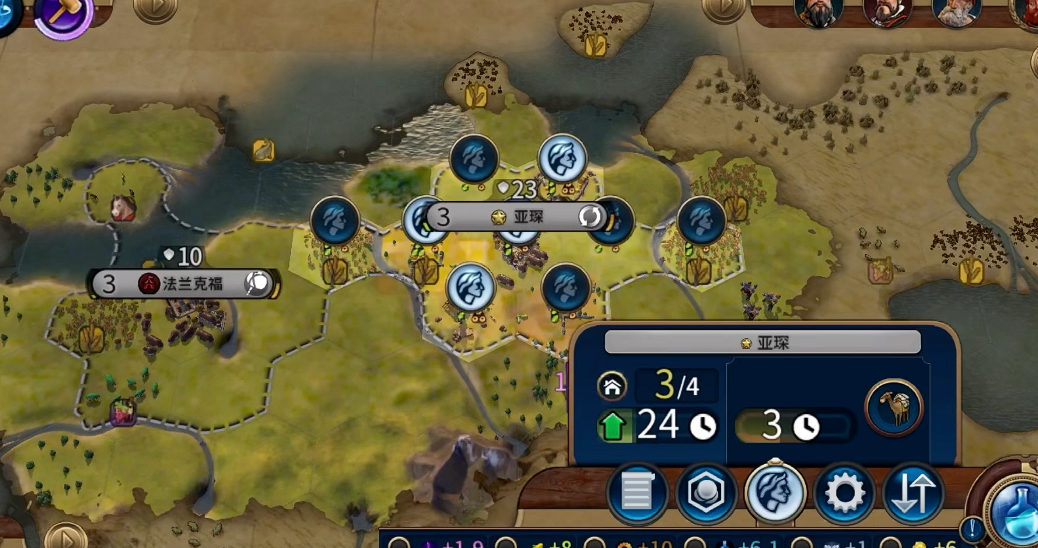
Task: Open the production gear button
Action: pos(844,494)
